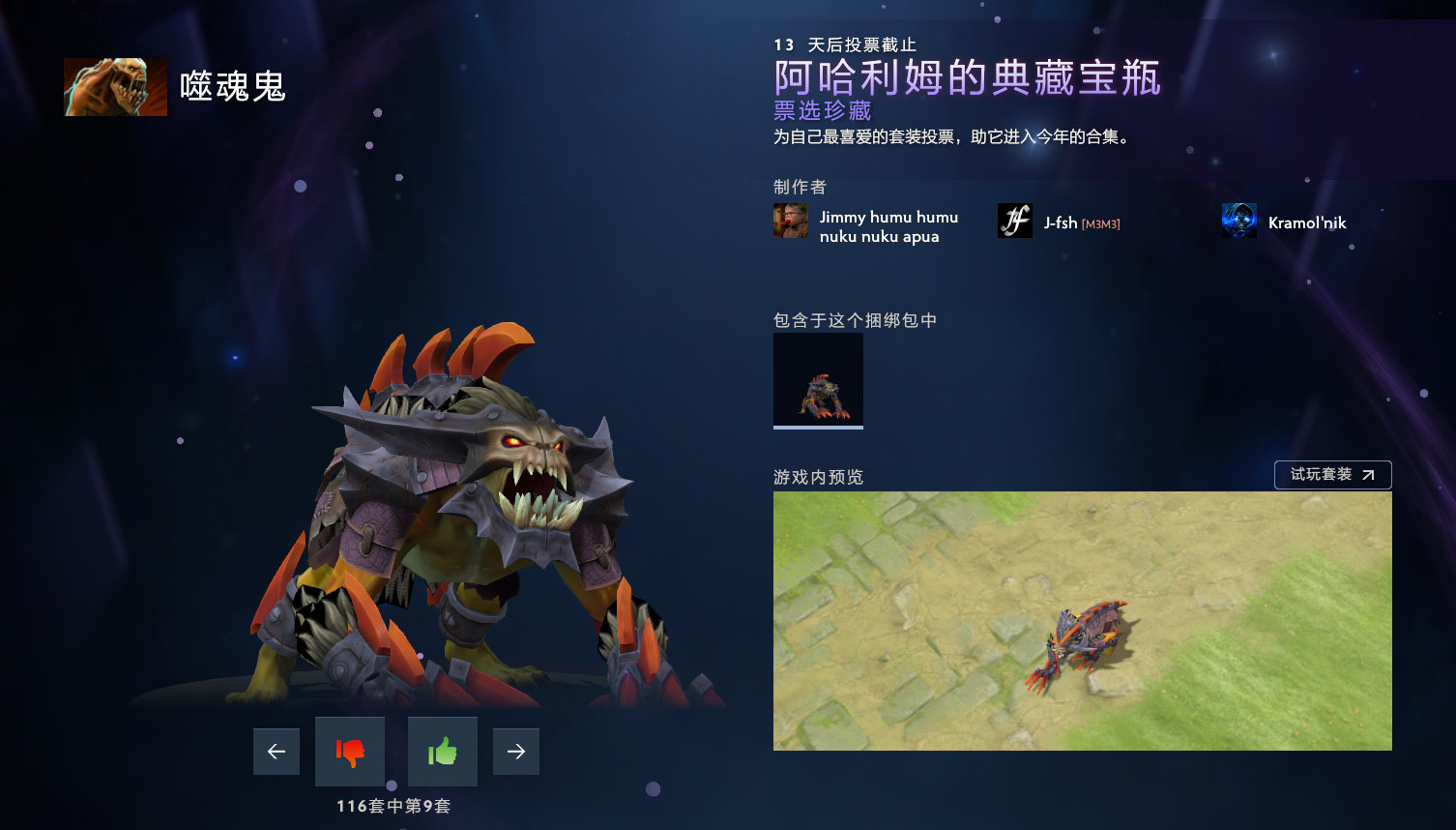Select the highlighted bundle item slot
Viewport: 1456px width, 830px height.
click(x=818, y=379)
